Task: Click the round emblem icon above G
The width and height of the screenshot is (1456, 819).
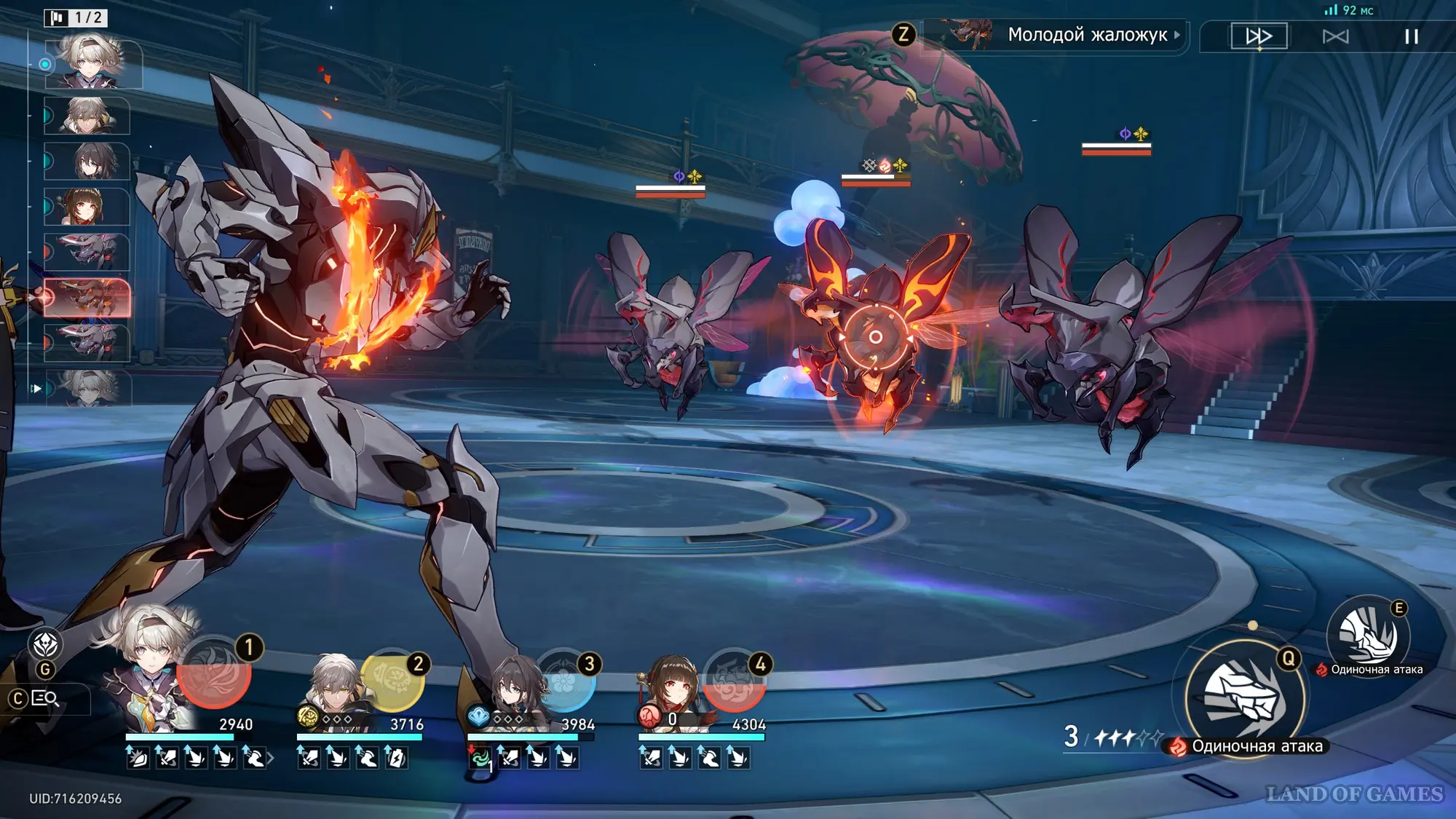Action: [45, 644]
